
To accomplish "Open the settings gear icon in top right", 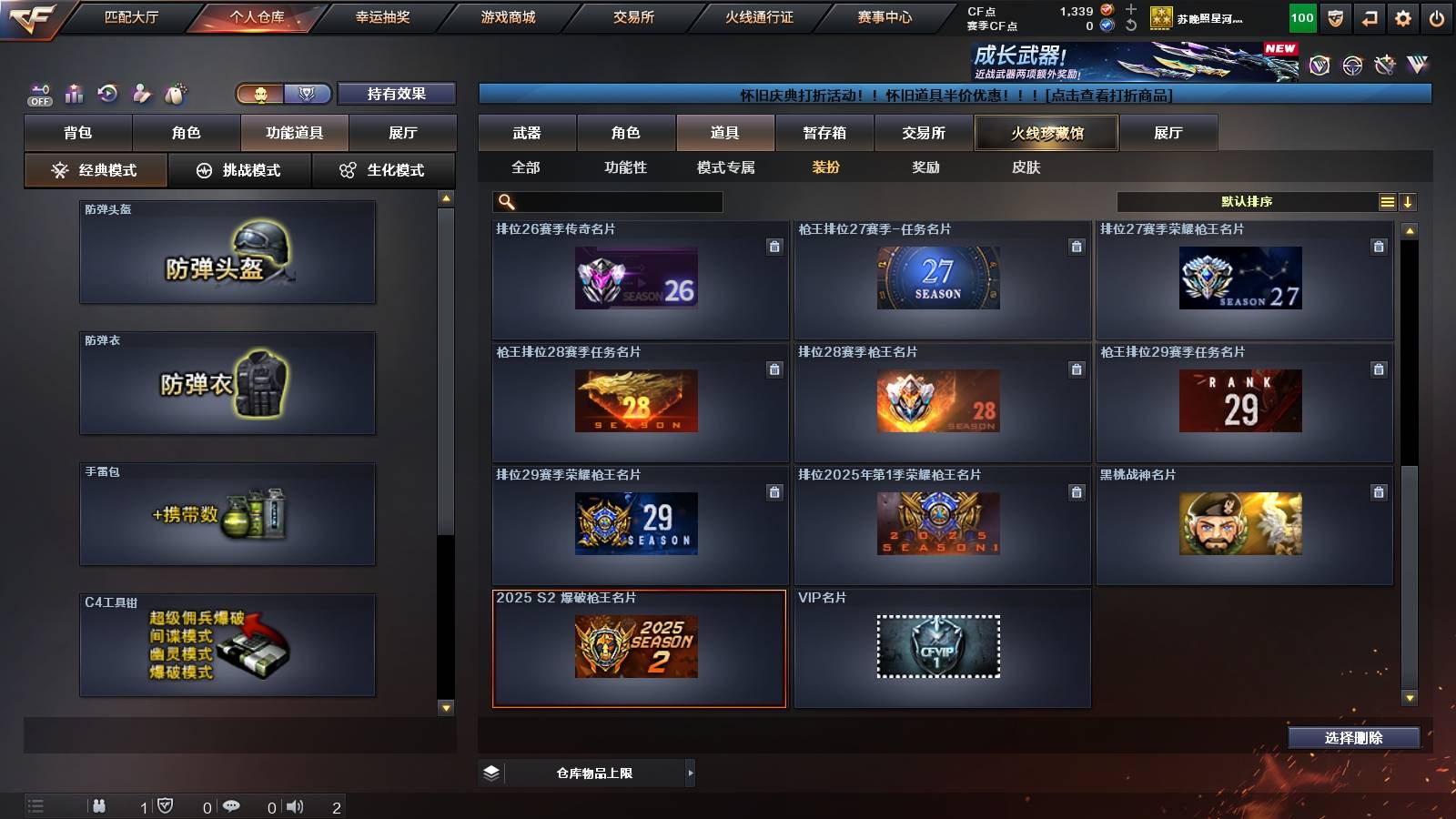I will point(1402,16).
